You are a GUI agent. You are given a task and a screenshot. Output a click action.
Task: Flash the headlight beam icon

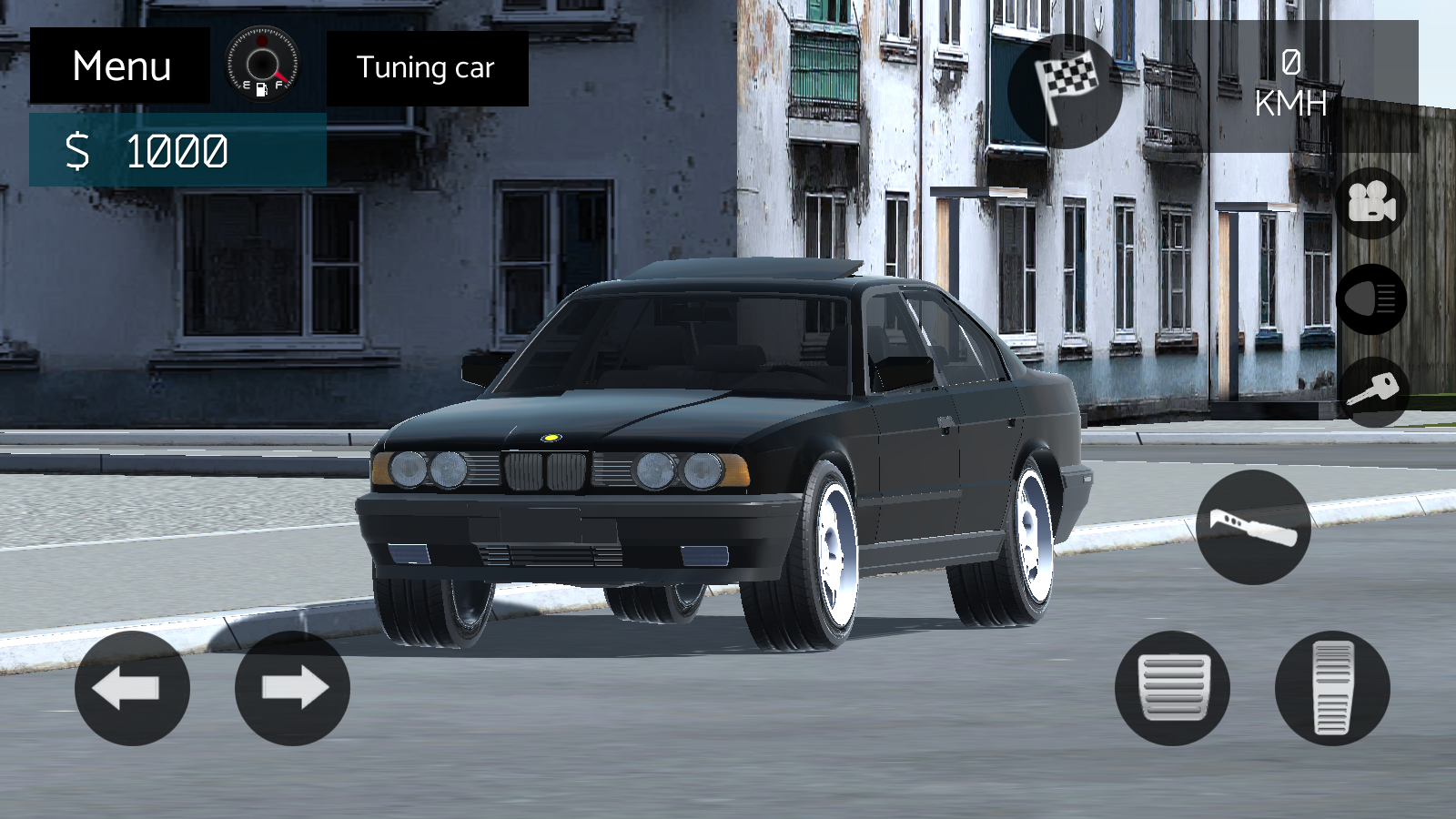point(1374,300)
